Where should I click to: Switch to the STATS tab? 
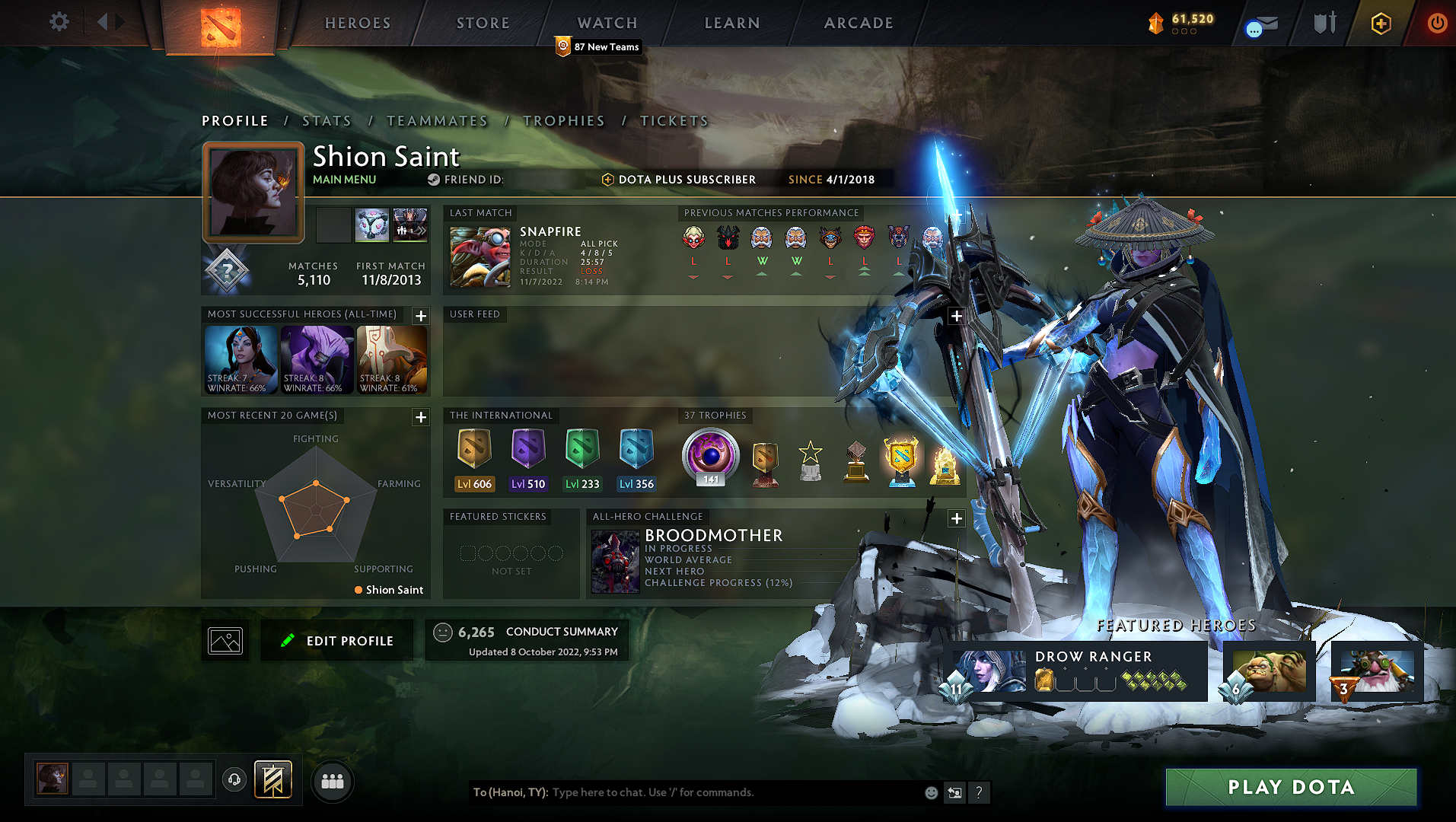click(327, 120)
